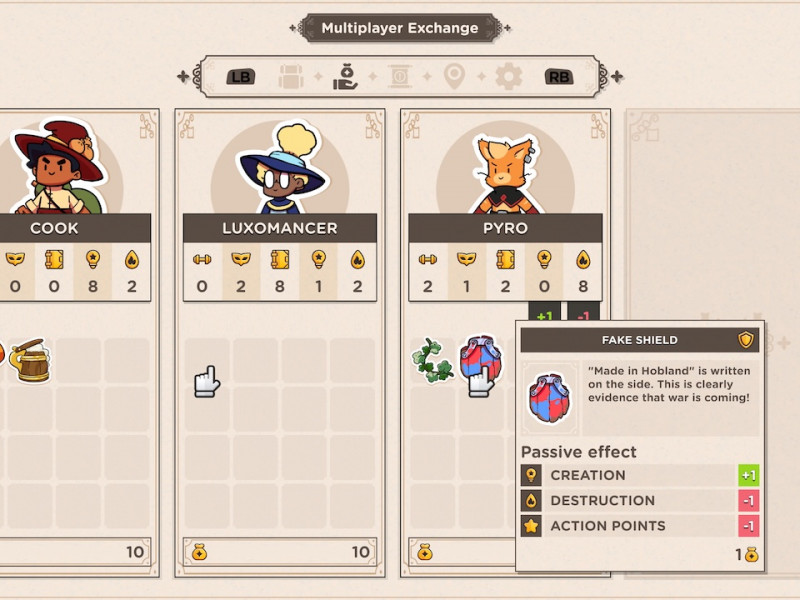The height and width of the screenshot is (600, 800).
Task: Open the map pin tab
Action: pyautogui.click(x=455, y=76)
